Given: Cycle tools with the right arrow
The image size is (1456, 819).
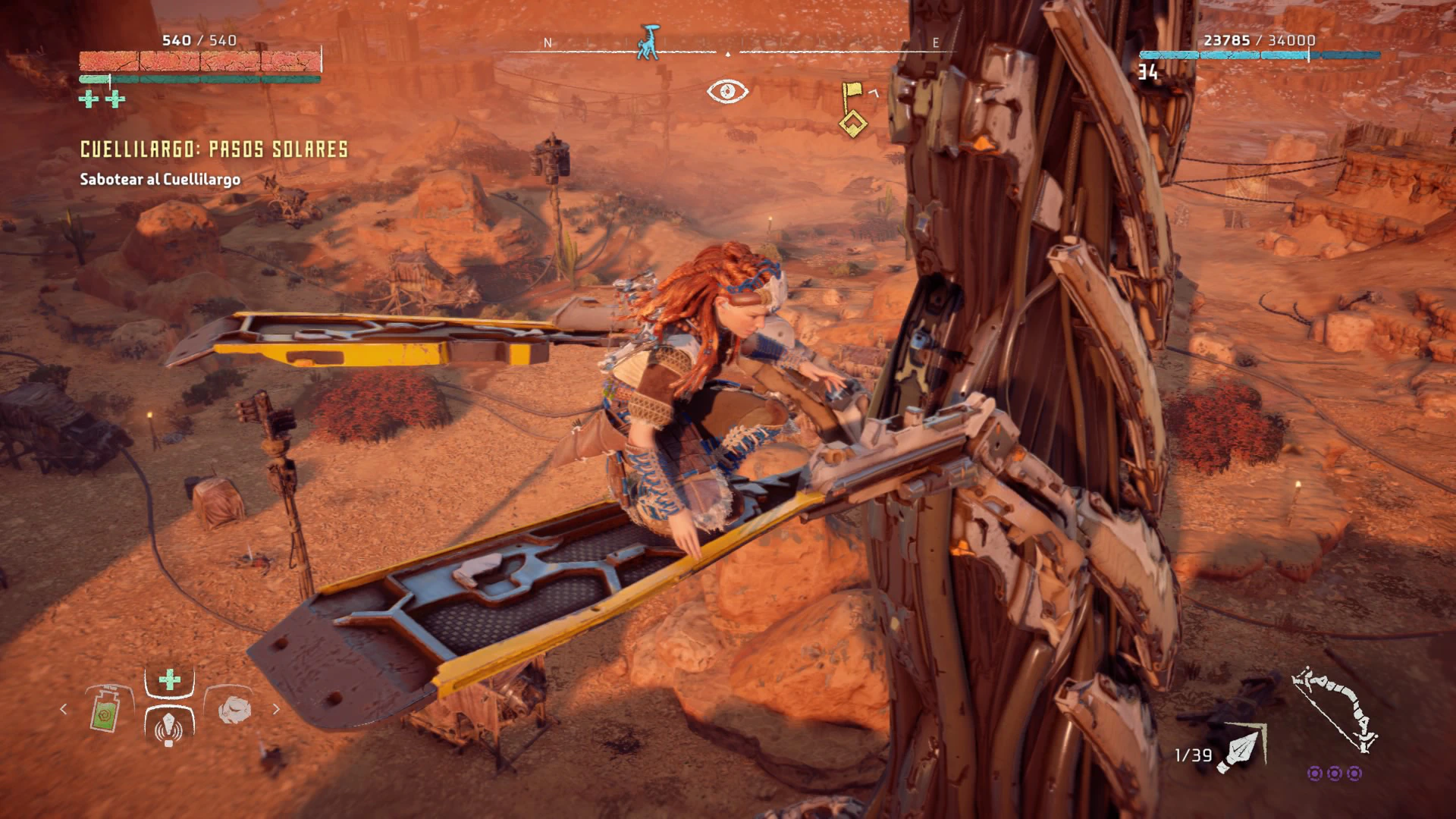Looking at the screenshot, I should pyautogui.click(x=276, y=709).
